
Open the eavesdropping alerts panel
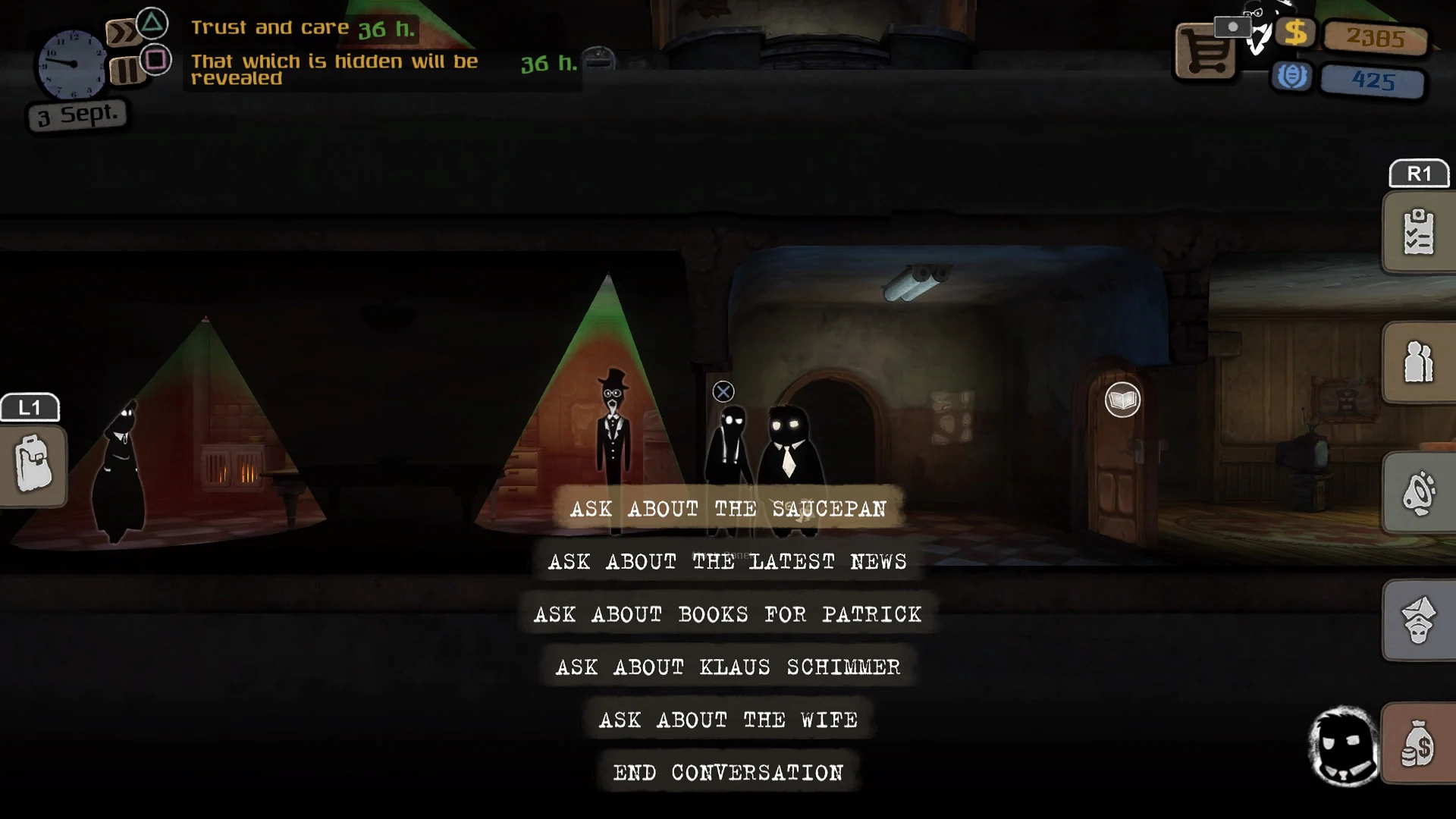(1418, 493)
